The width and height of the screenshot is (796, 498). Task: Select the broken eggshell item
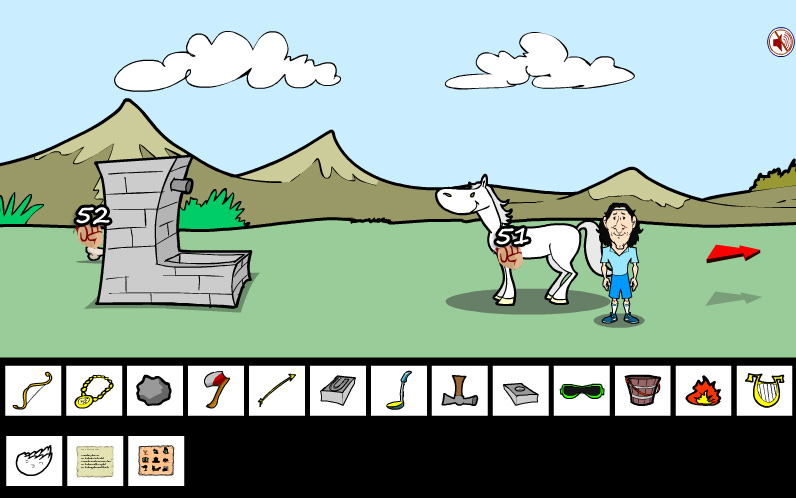pos(33,461)
